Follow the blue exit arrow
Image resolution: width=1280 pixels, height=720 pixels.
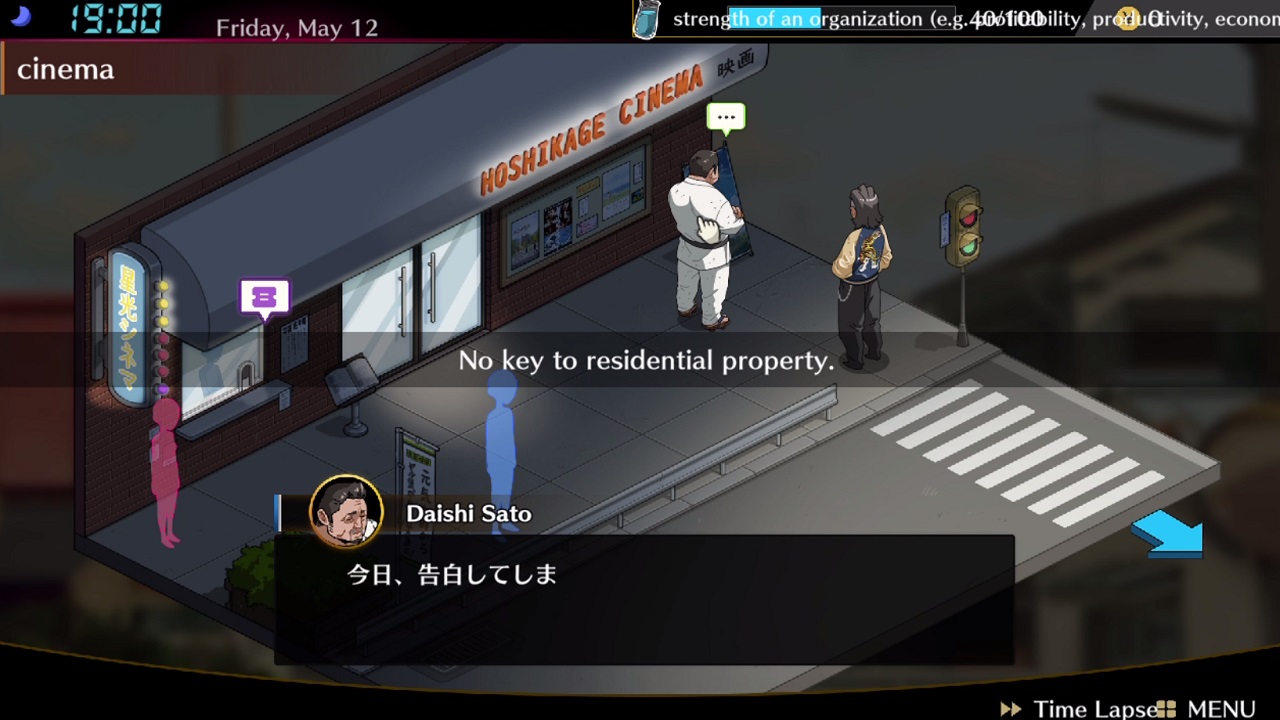(1167, 534)
